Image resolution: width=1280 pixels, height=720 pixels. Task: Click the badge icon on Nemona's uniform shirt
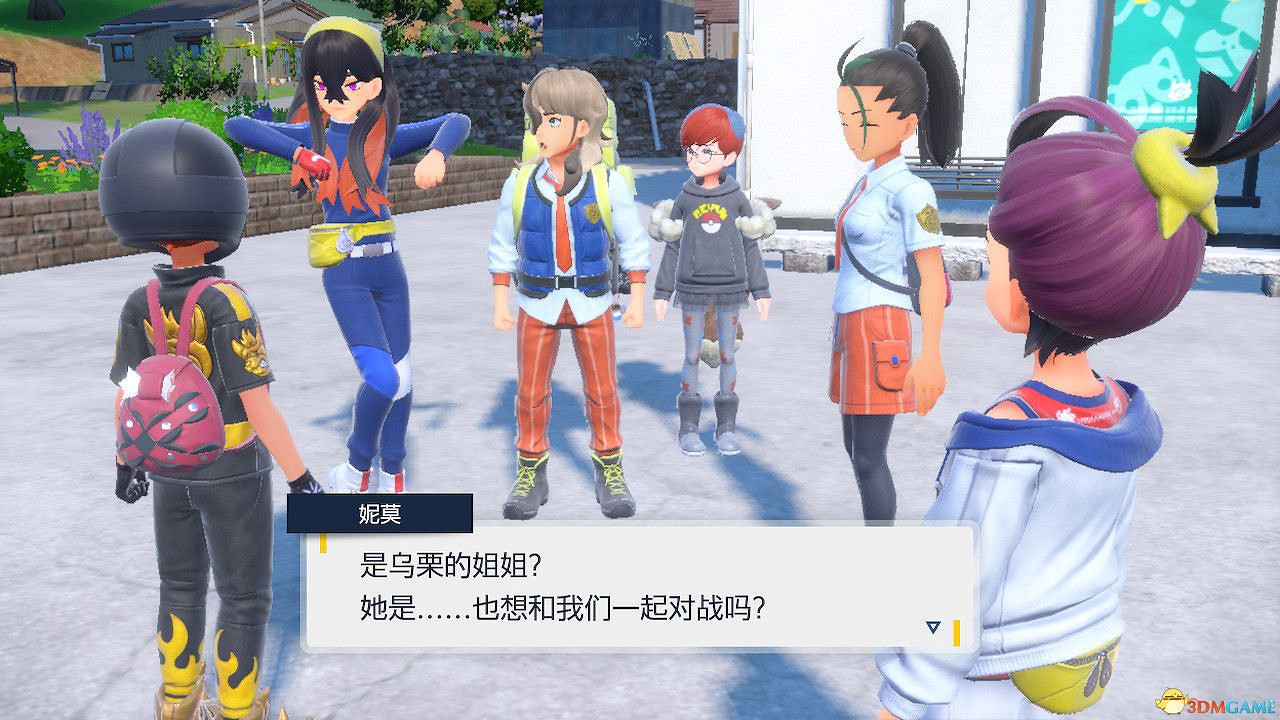coord(929,219)
